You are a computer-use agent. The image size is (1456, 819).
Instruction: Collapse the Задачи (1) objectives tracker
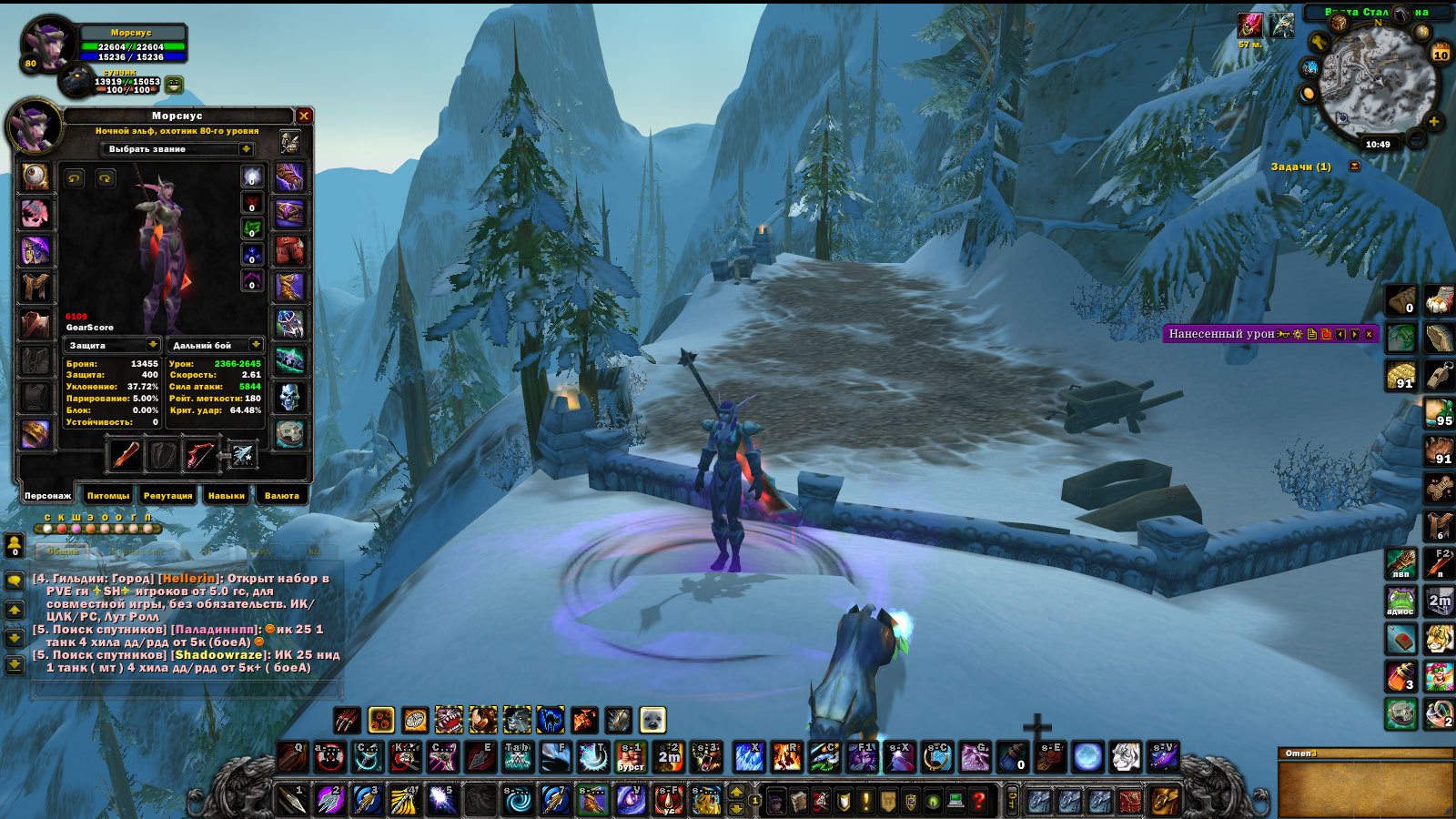[x=1354, y=167]
